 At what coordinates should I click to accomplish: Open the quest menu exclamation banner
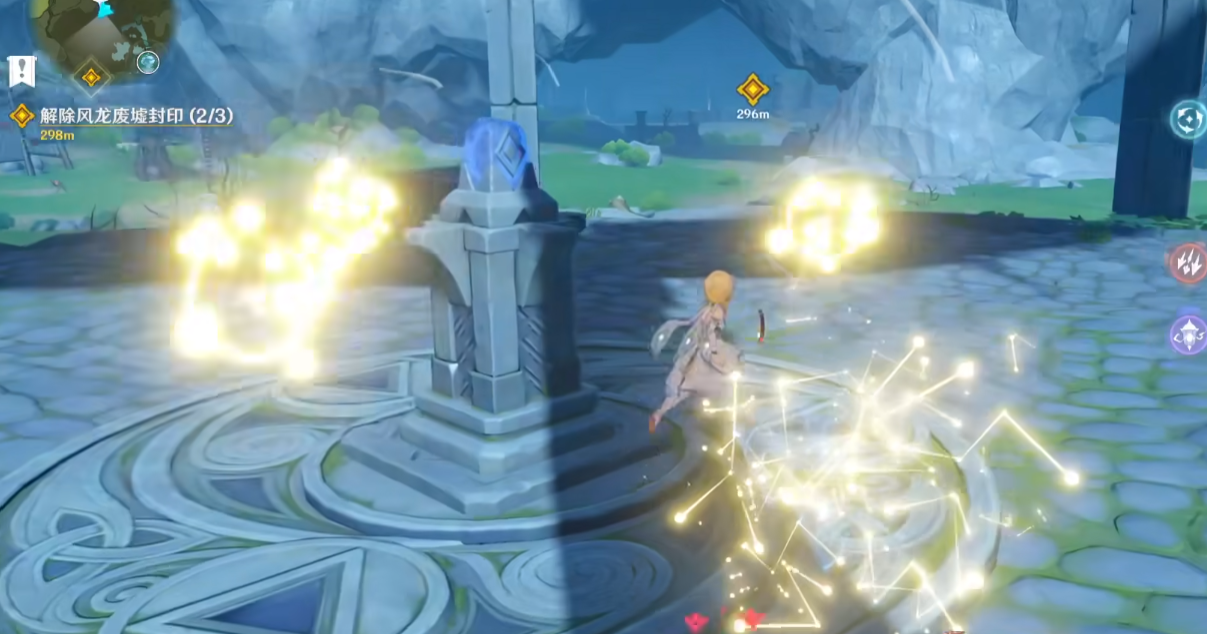coord(21,71)
